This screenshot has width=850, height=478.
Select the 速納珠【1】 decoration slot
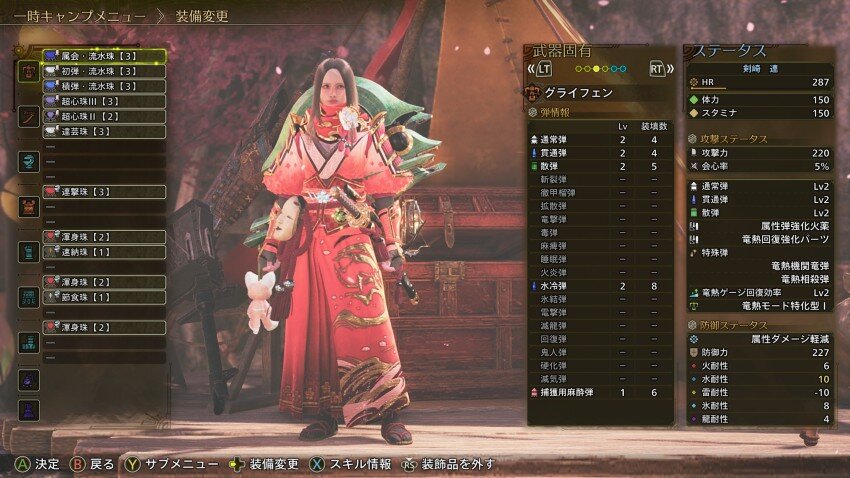click(x=104, y=252)
